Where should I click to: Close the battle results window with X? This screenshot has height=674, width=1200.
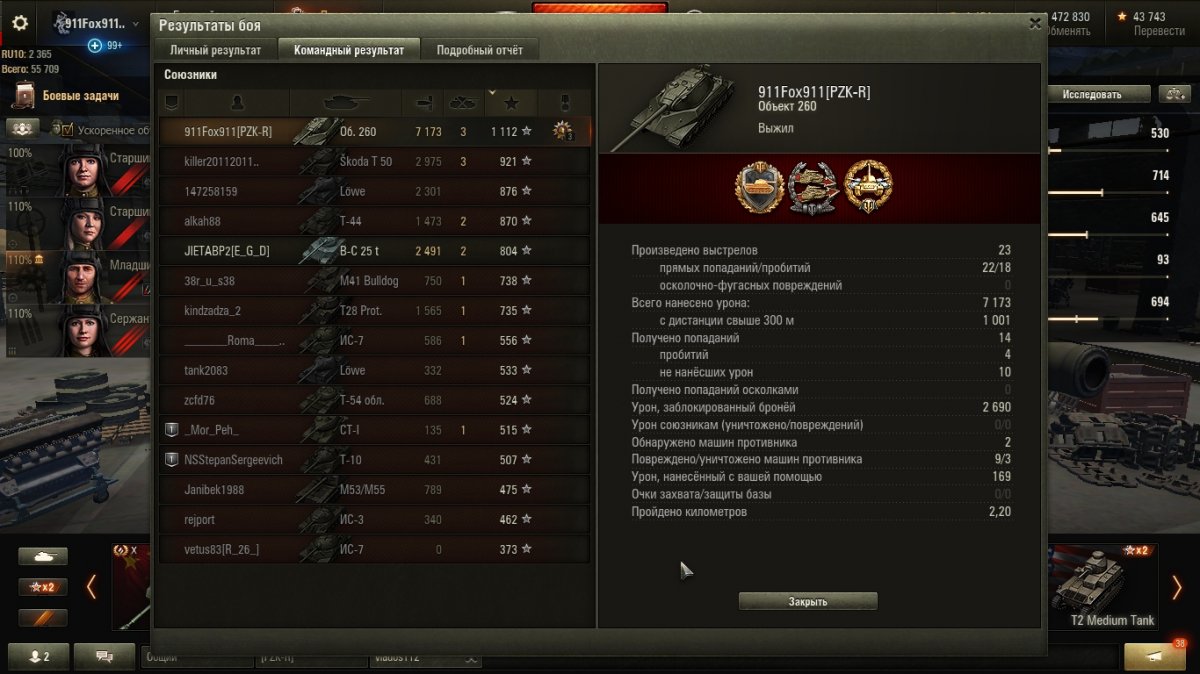[x=1035, y=24]
